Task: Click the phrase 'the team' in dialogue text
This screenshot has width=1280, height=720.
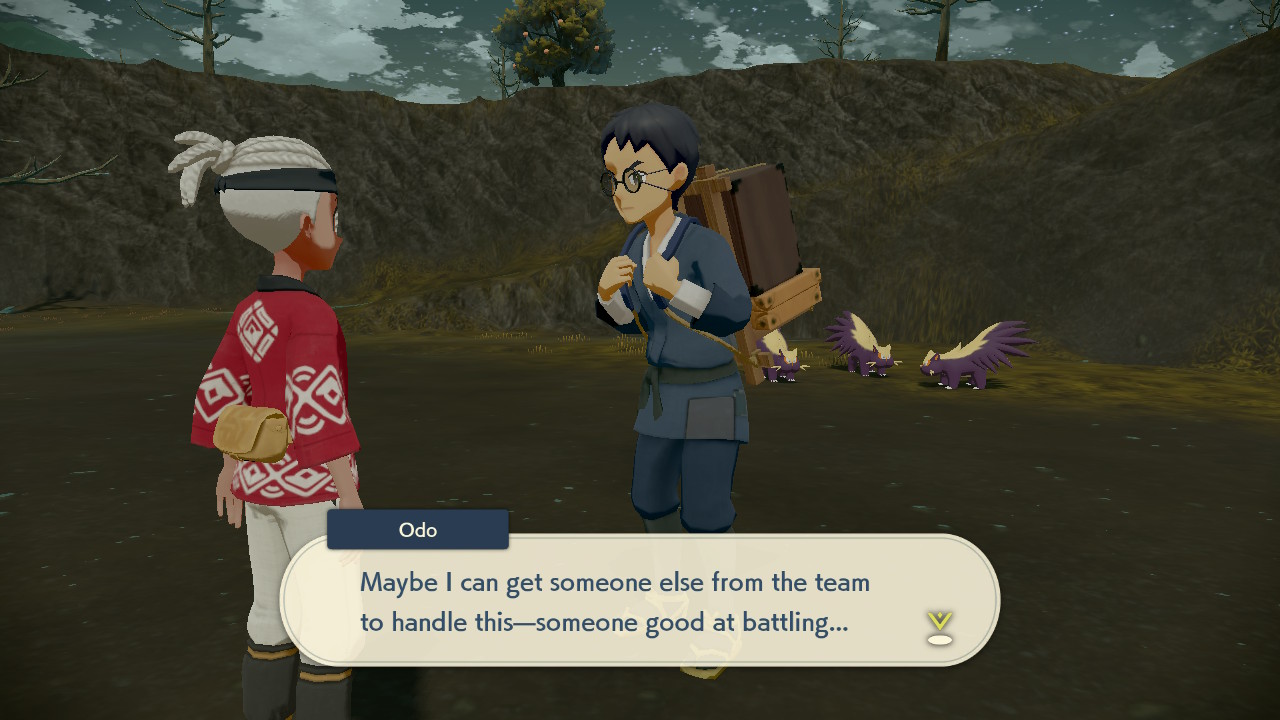Action: [x=820, y=582]
